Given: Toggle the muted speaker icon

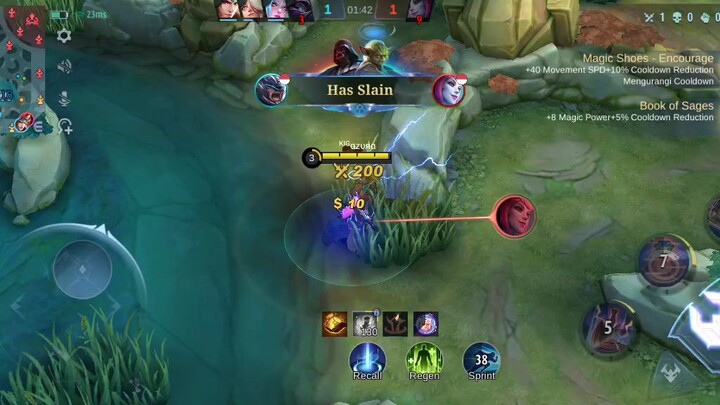Looking at the screenshot, I should click(x=64, y=67).
